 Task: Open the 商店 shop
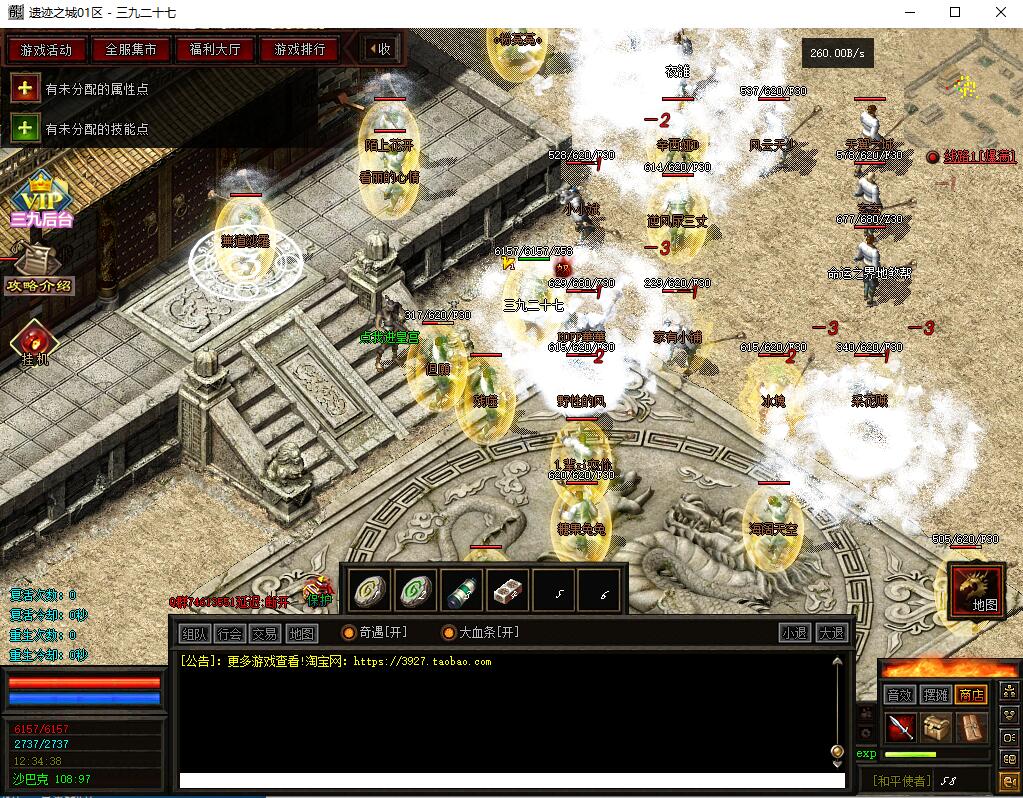pos(971,694)
